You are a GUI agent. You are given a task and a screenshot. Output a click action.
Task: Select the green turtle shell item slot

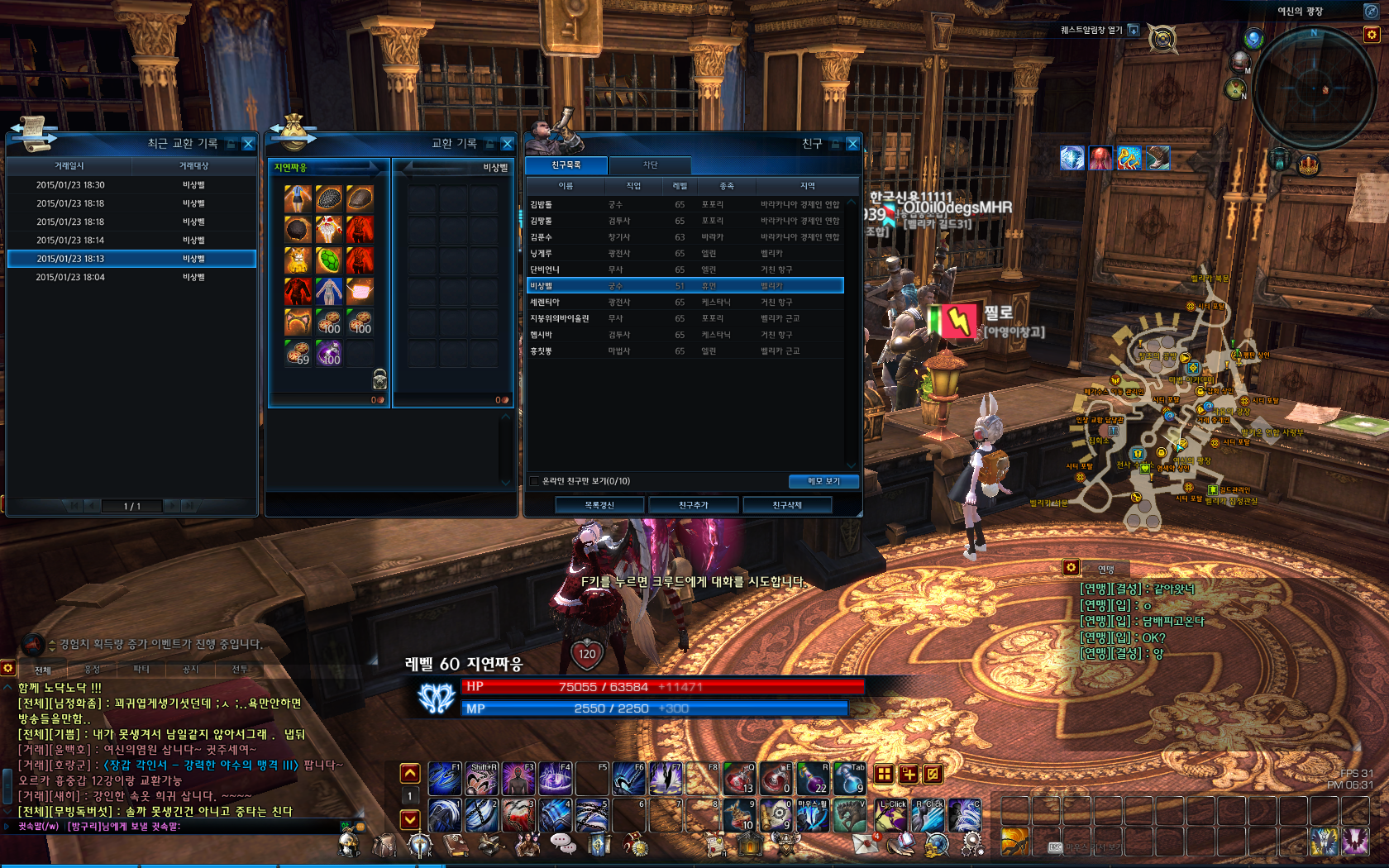click(x=329, y=260)
